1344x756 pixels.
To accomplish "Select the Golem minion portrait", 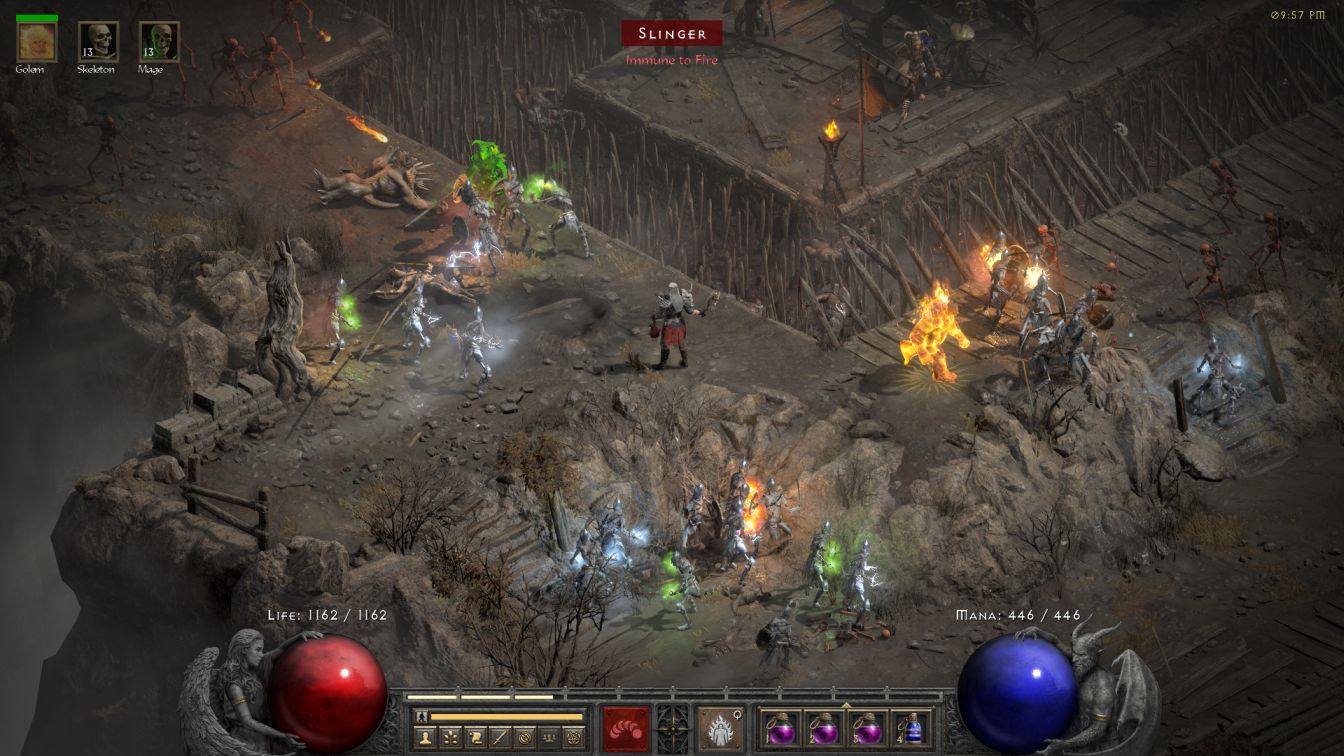I will tap(37, 41).
